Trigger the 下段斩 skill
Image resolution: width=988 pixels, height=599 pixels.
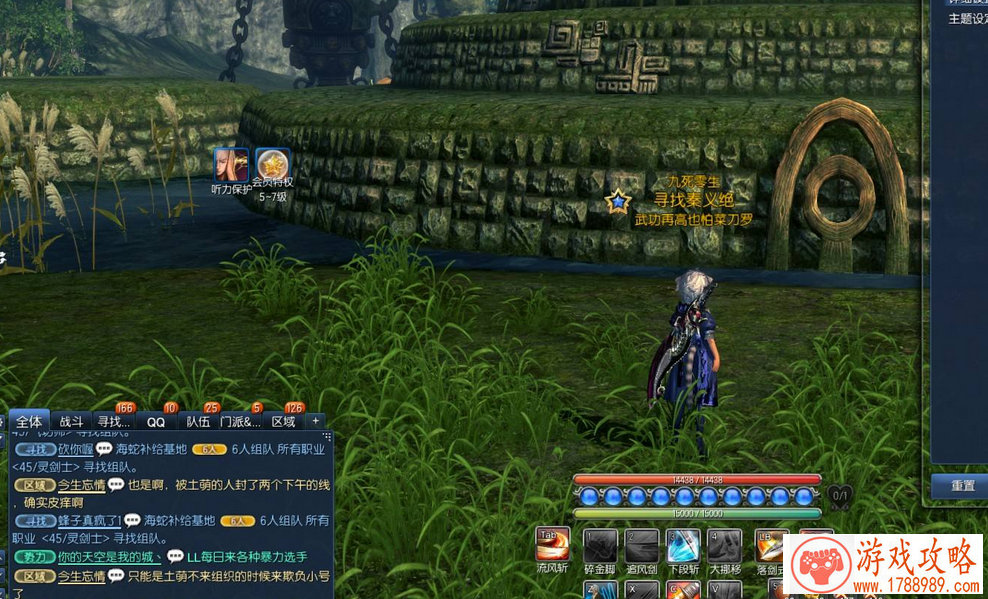click(684, 546)
